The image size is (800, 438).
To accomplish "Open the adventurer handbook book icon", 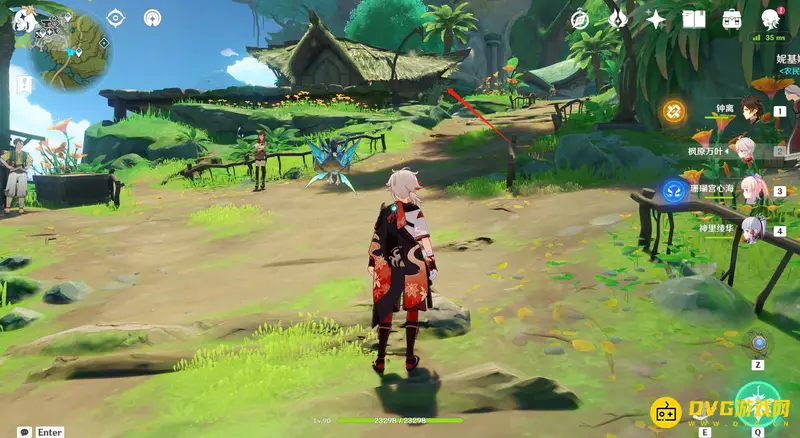I will click(x=694, y=19).
